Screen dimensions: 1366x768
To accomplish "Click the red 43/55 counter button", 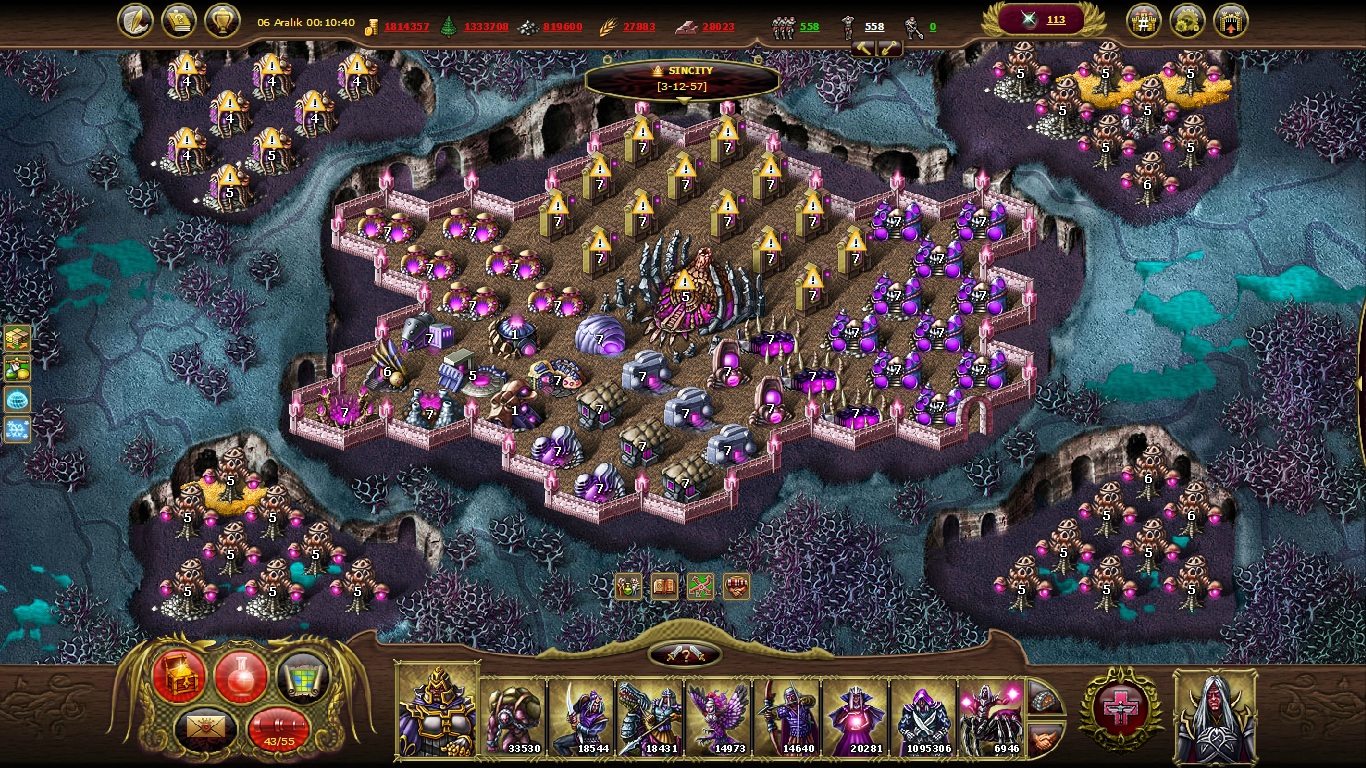I will click(x=279, y=729).
